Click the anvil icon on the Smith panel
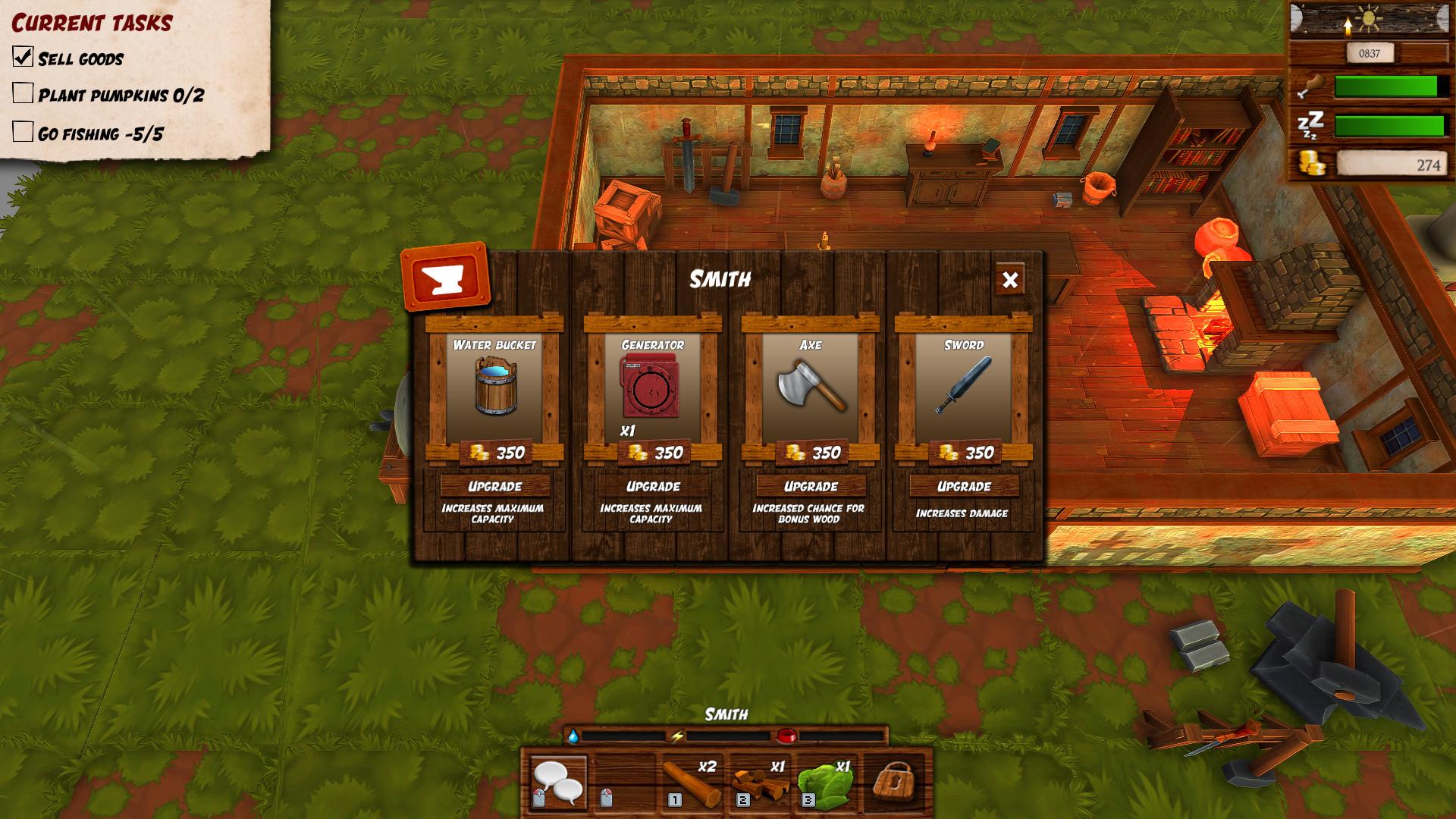Image resolution: width=1456 pixels, height=819 pixels. (x=452, y=278)
